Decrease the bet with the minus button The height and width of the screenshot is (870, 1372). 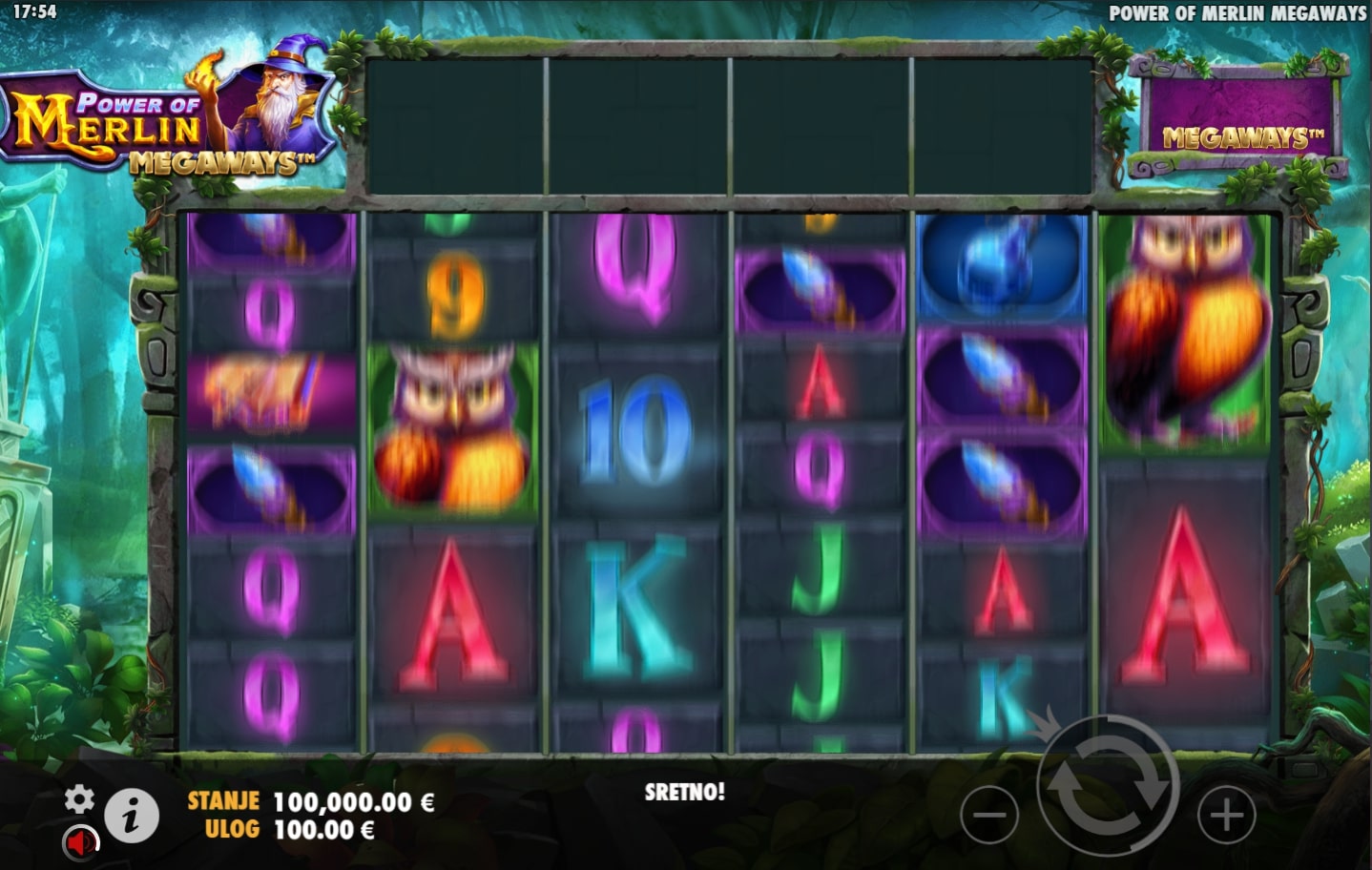989,816
